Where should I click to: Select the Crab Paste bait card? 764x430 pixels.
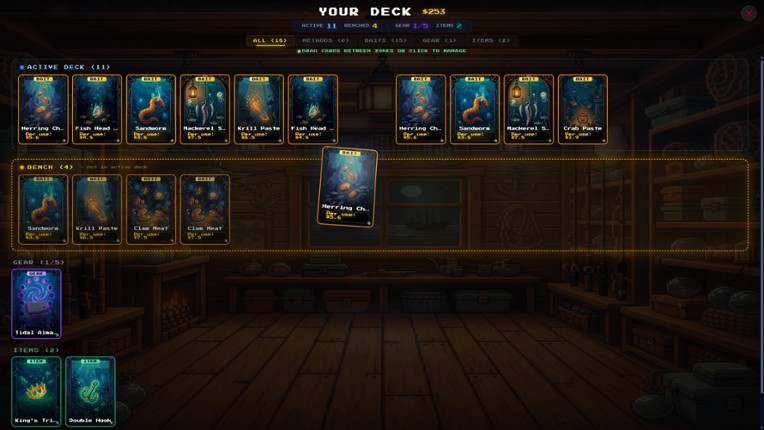[x=582, y=109]
